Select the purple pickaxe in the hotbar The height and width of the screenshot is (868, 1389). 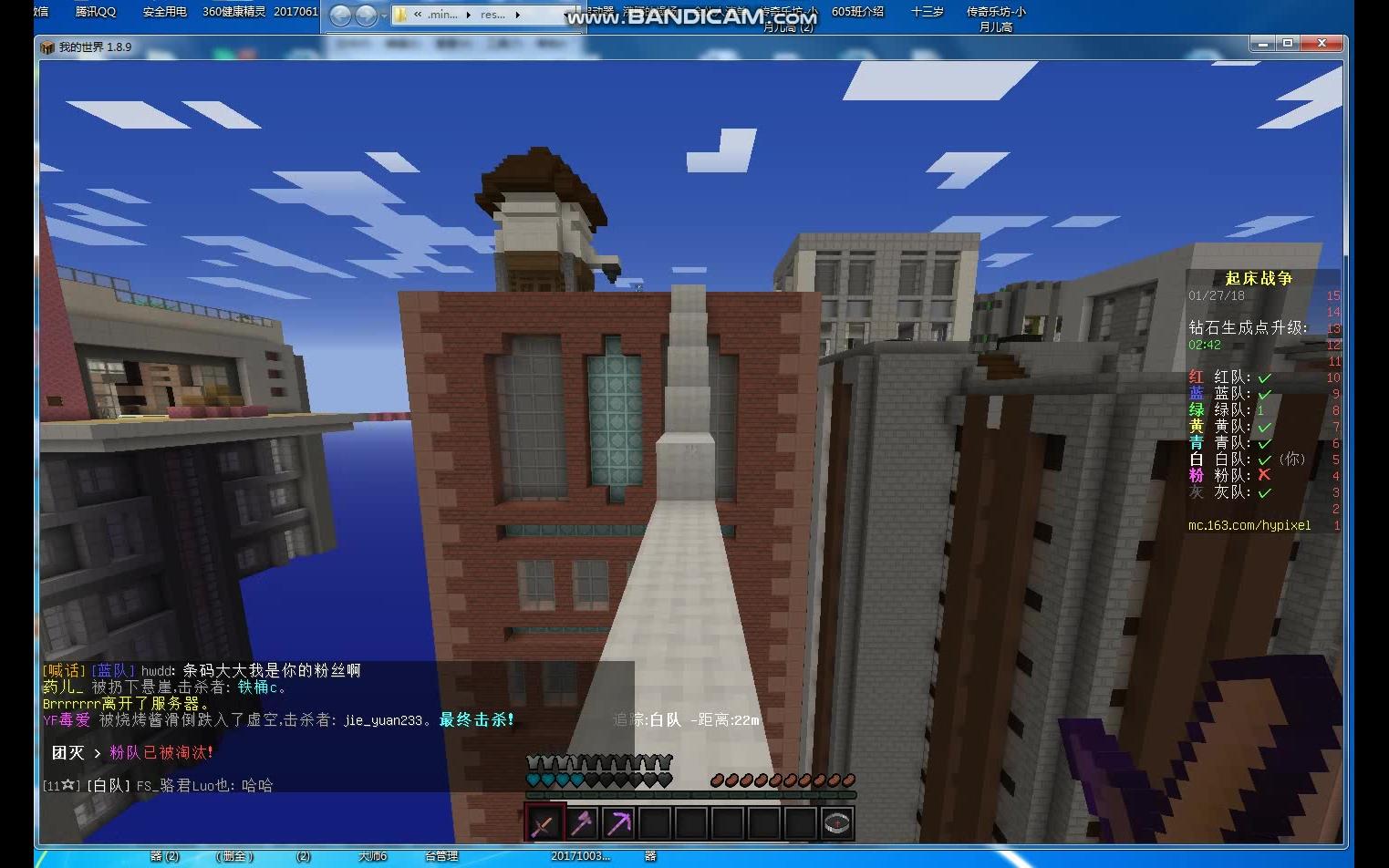click(x=619, y=823)
